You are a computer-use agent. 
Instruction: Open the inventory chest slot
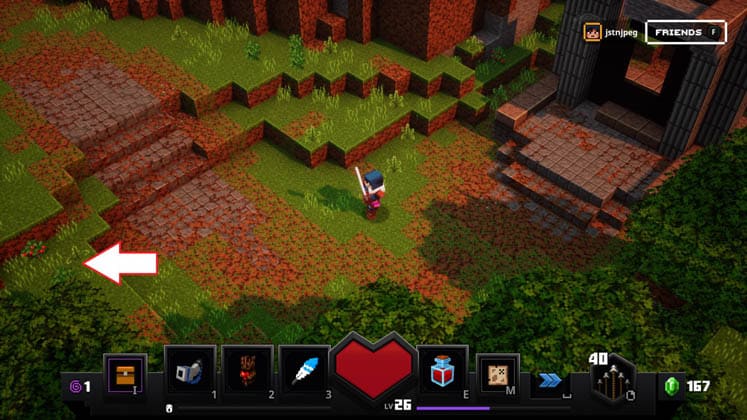(126, 373)
